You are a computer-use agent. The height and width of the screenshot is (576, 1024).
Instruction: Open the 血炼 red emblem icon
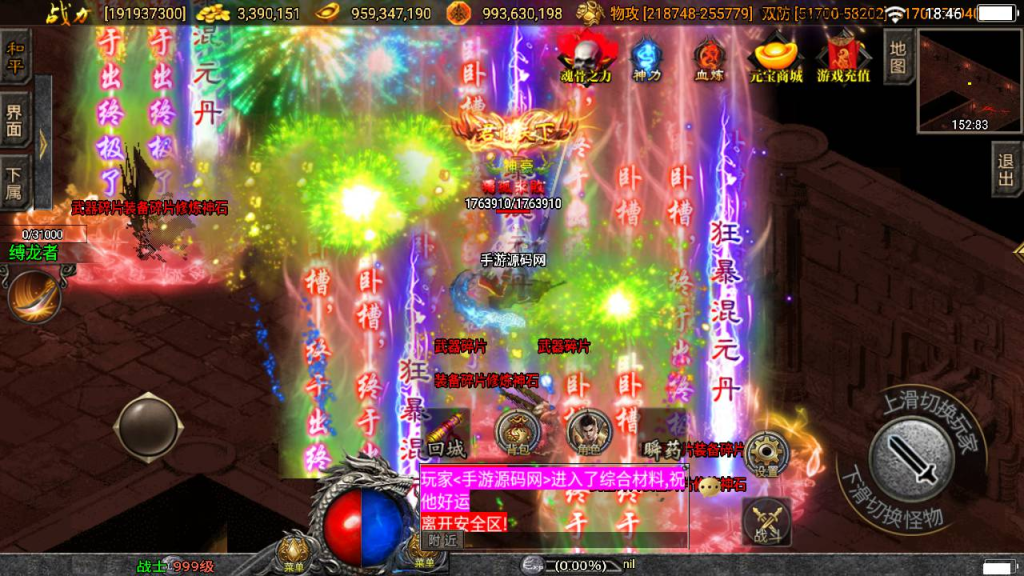(x=709, y=58)
